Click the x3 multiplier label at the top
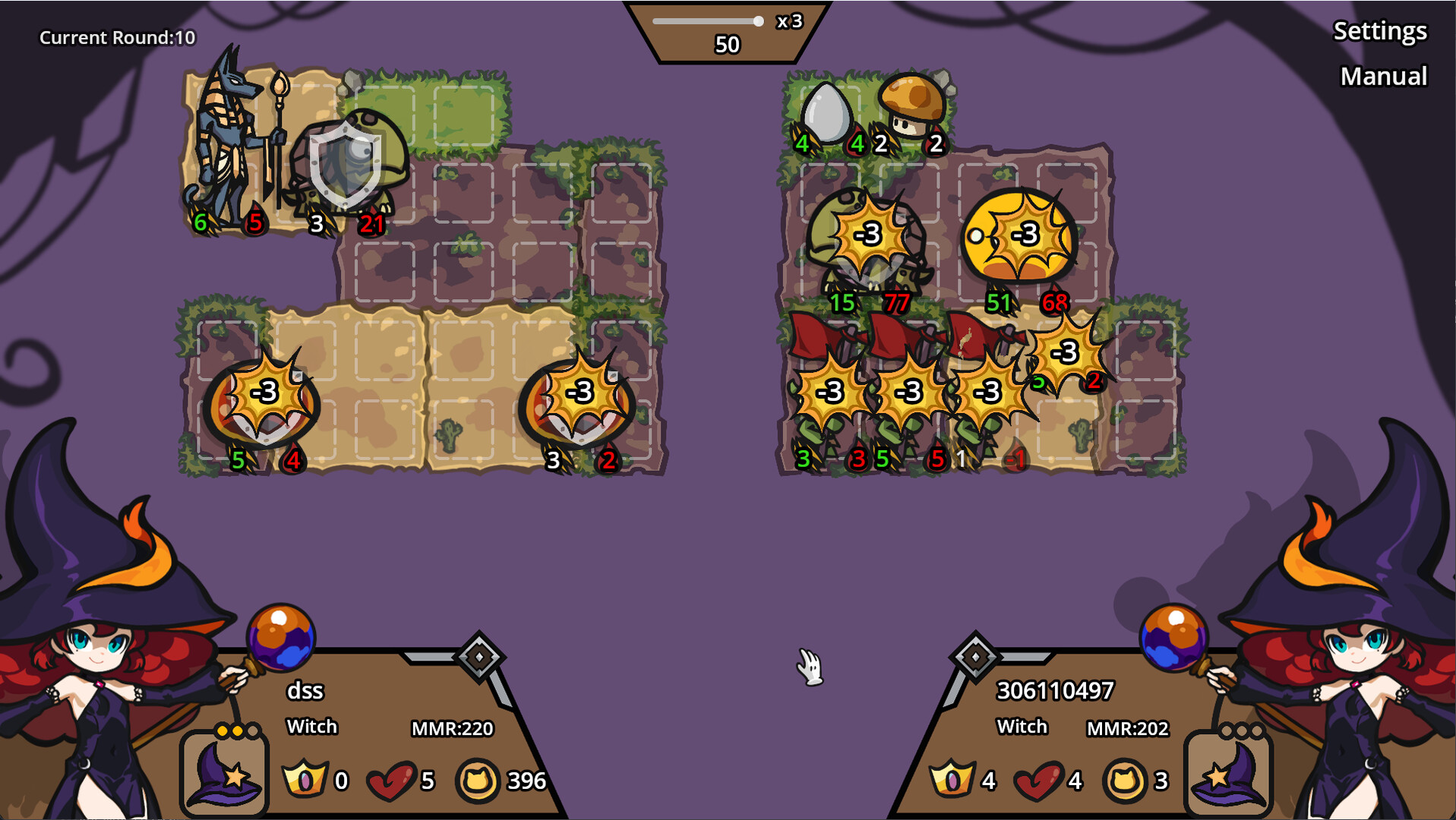This screenshot has height=820, width=1456. (788, 22)
